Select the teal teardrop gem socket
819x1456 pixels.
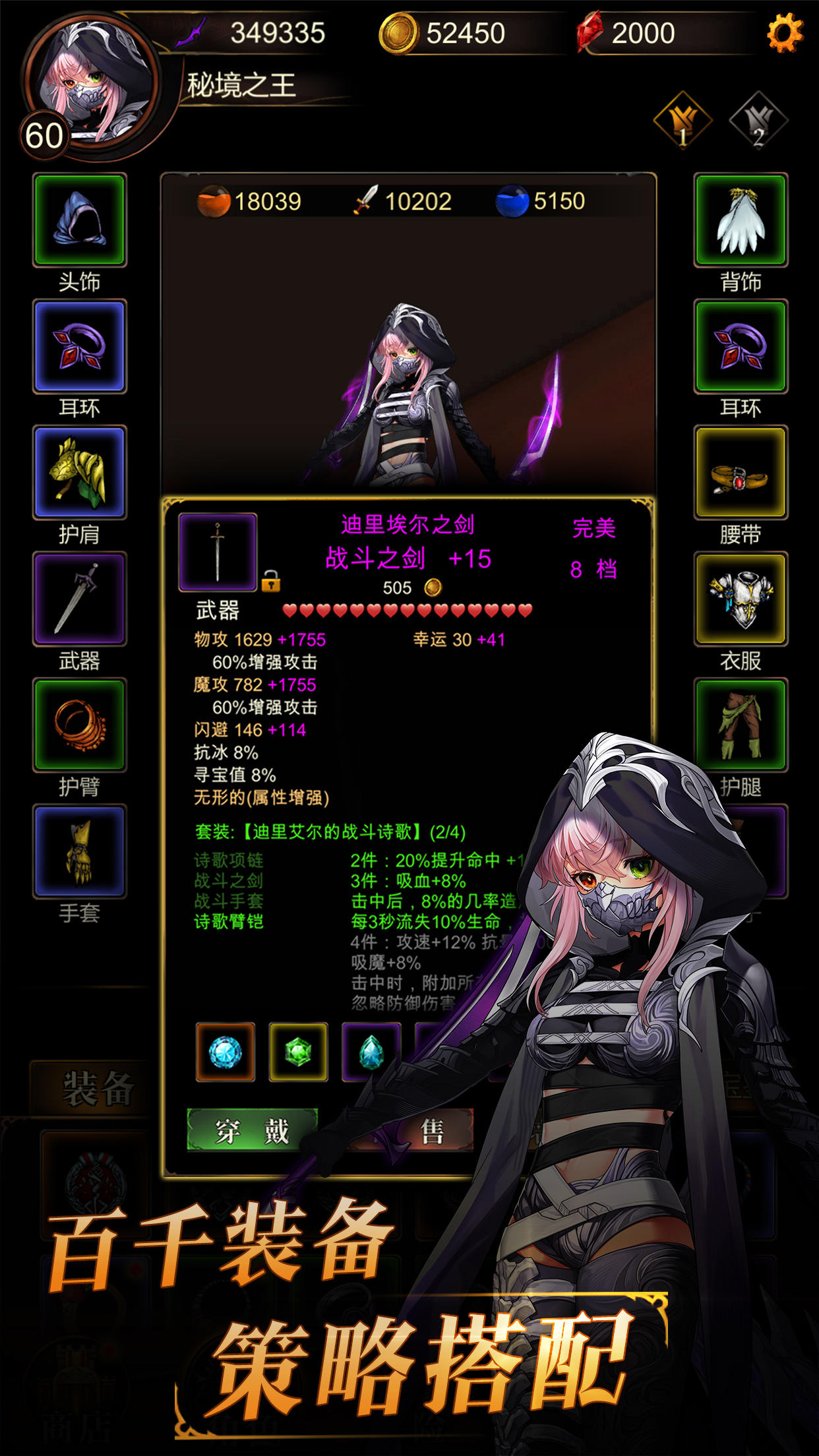pos(371,1052)
